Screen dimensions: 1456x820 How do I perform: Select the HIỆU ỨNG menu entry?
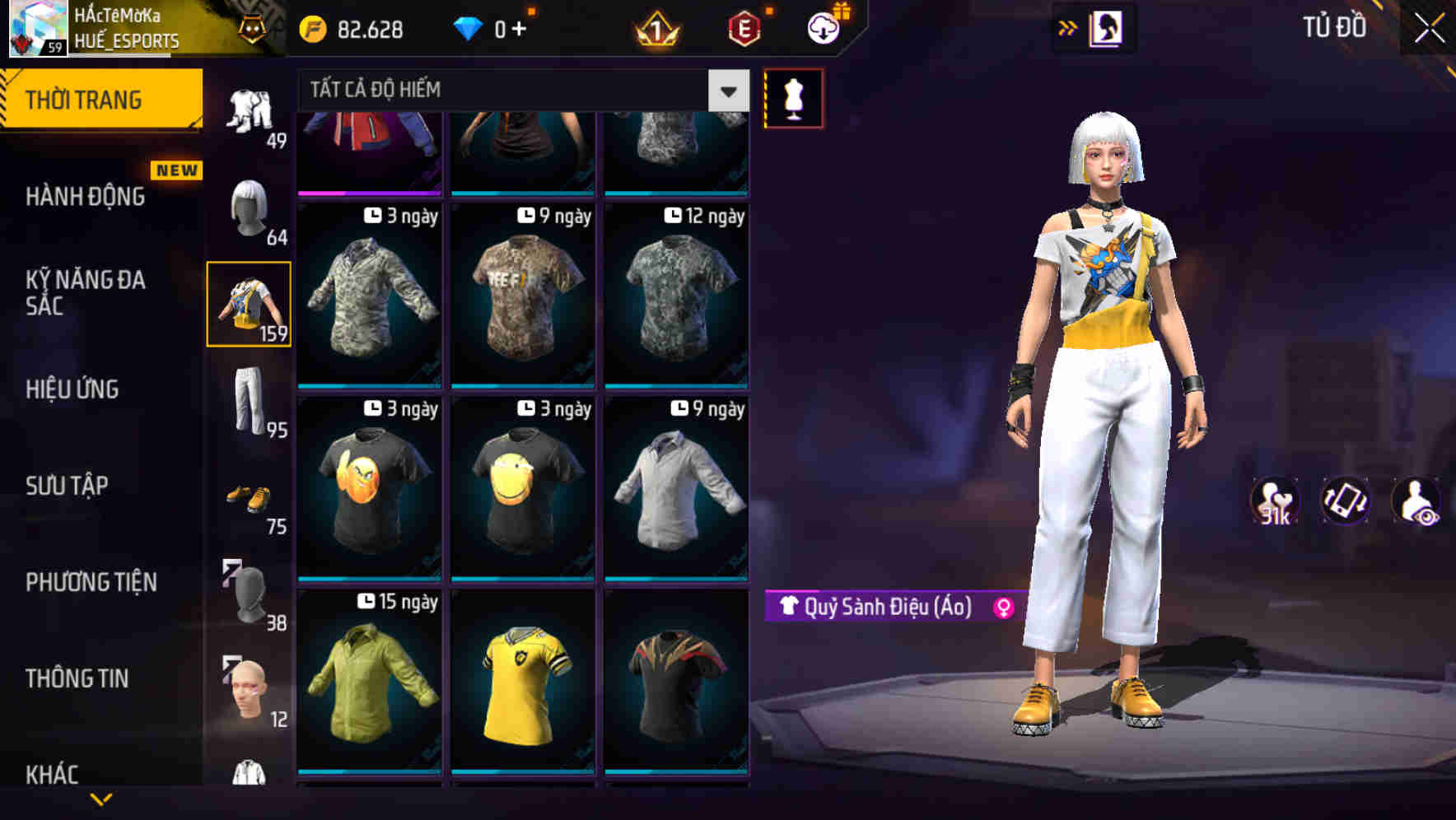(x=72, y=389)
